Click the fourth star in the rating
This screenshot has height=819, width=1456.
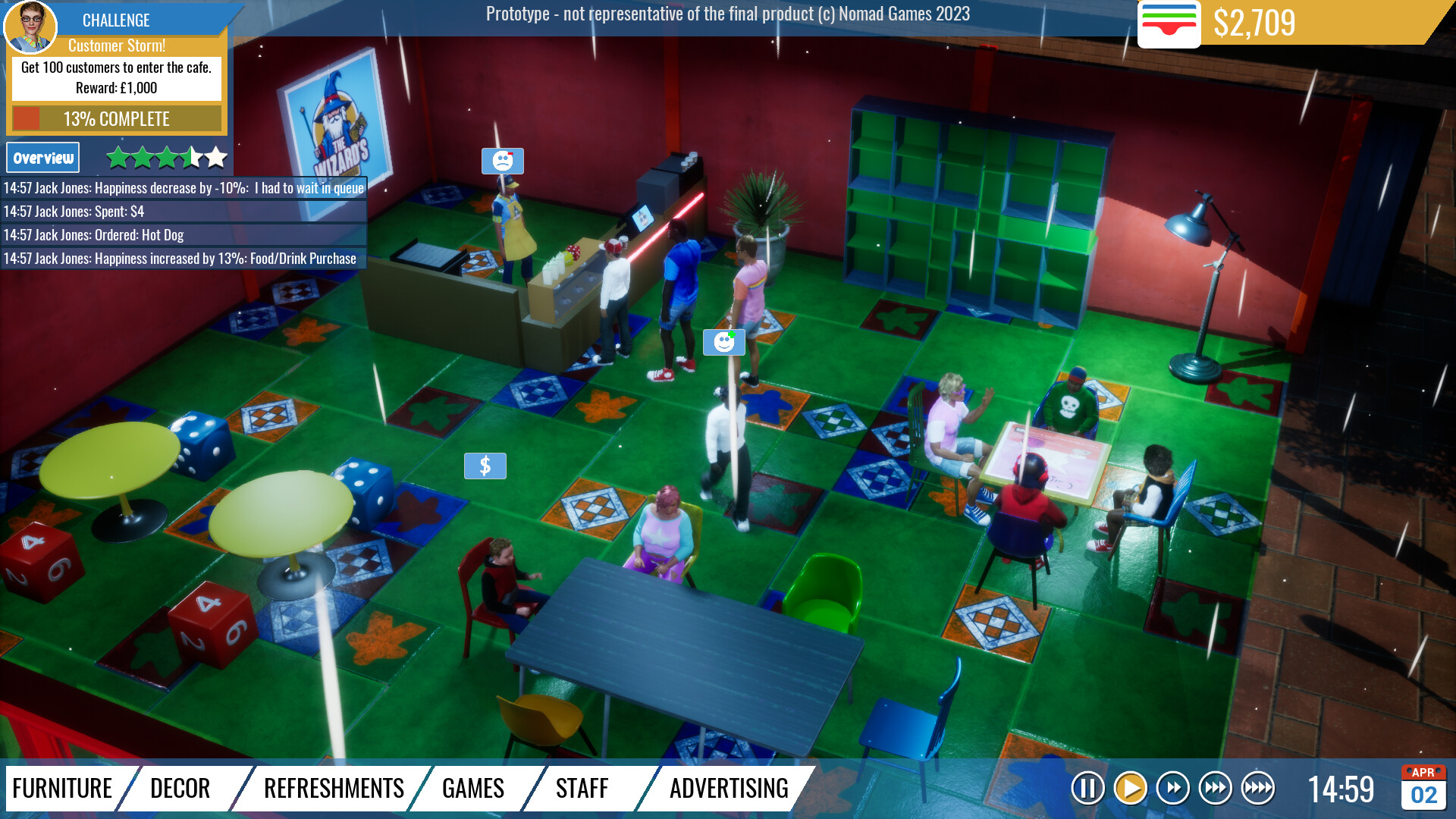point(190,157)
